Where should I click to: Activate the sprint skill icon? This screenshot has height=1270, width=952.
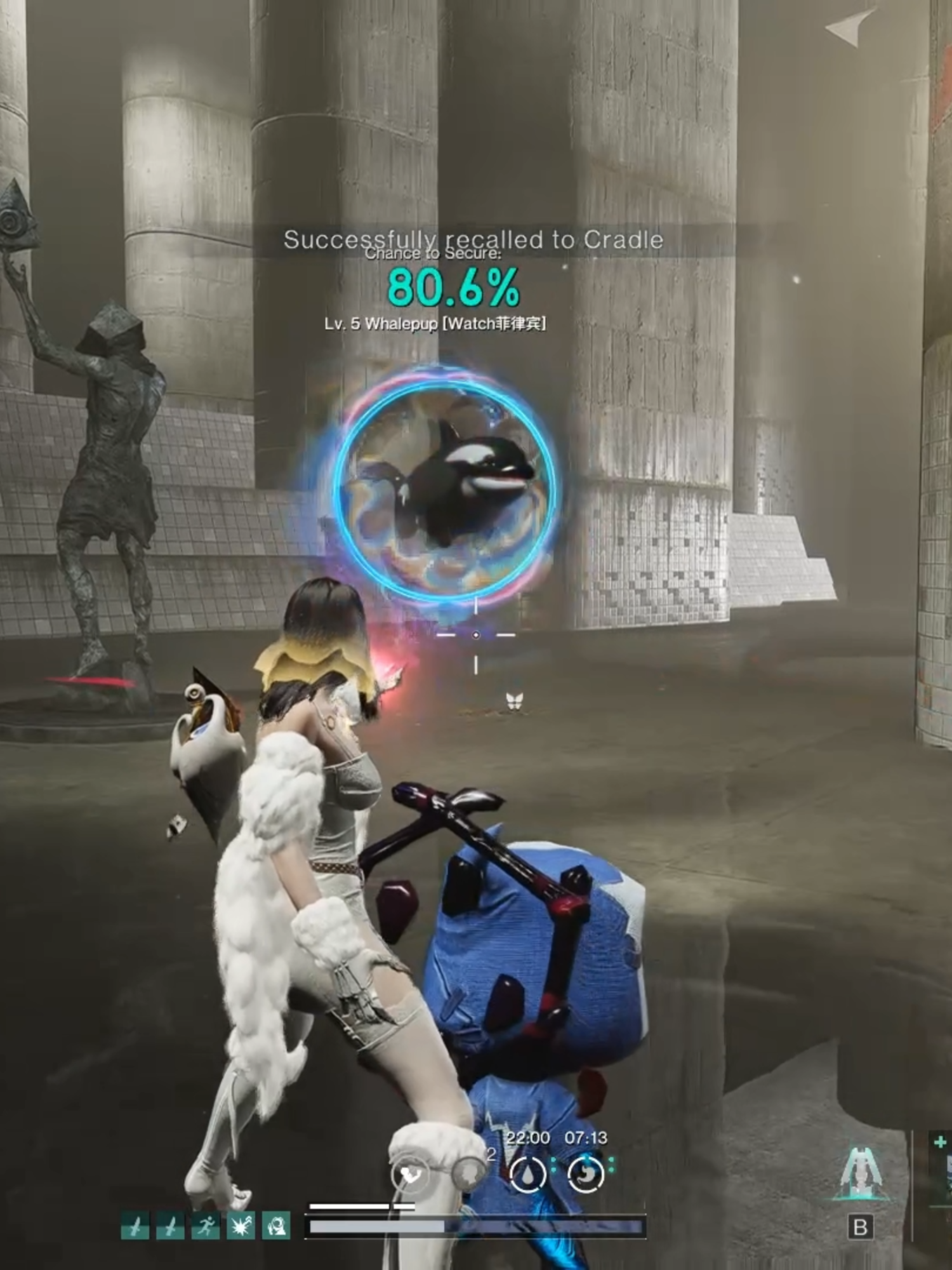pyautogui.click(x=205, y=1226)
